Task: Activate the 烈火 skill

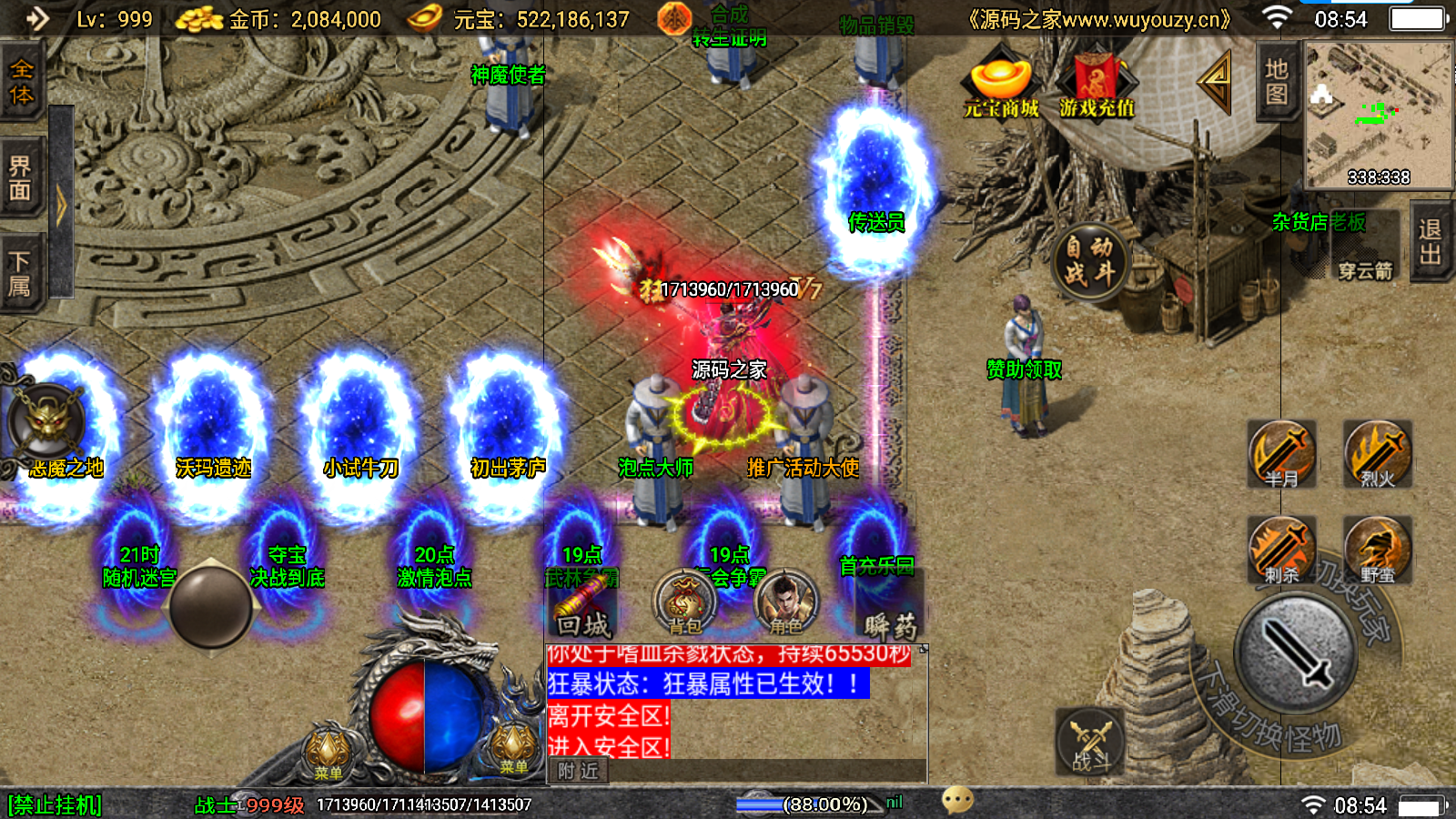Action: (1378, 454)
